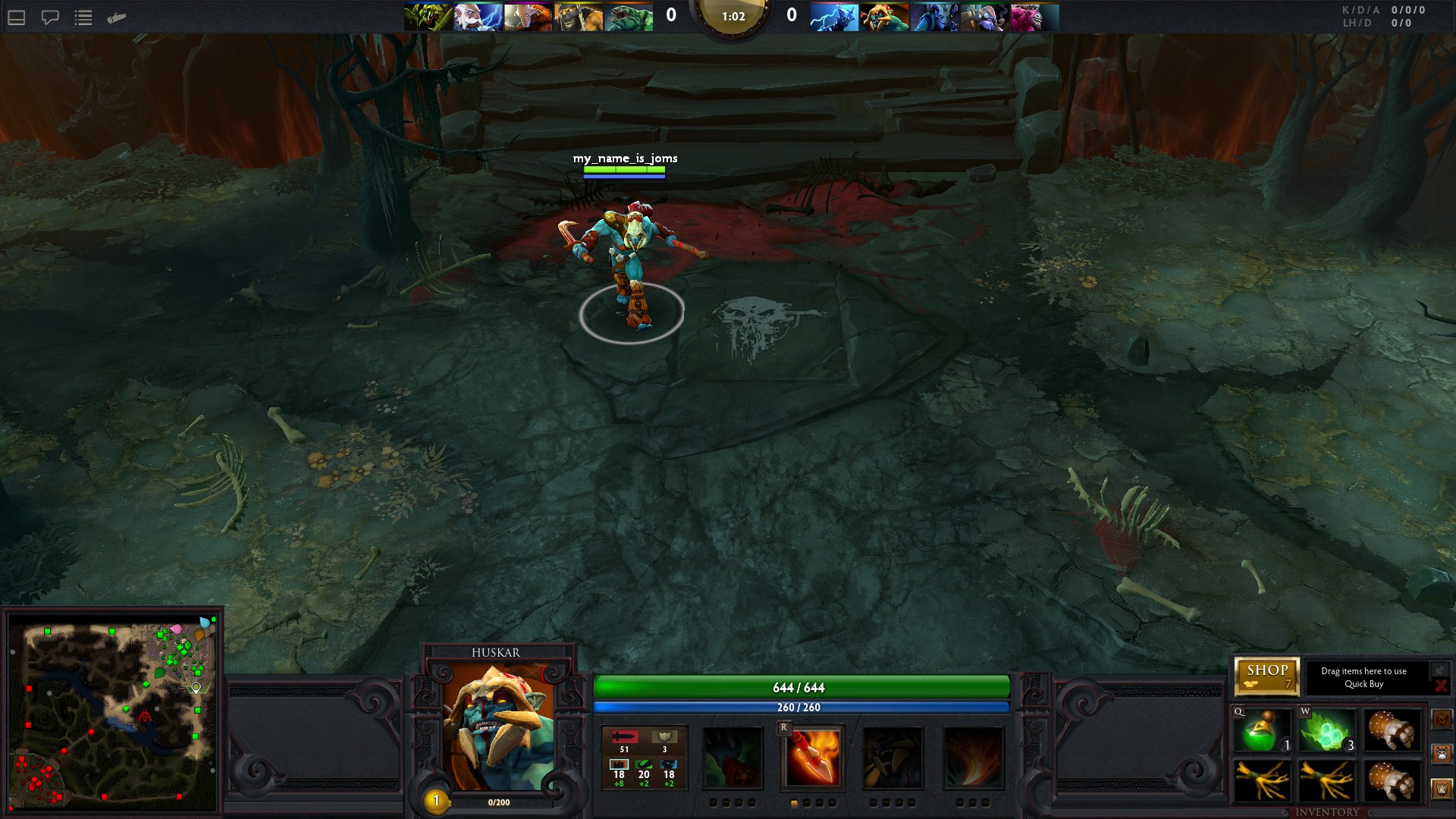Image resolution: width=1456 pixels, height=819 pixels.
Task: Open the chat speech bubble icon
Action: [50, 17]
